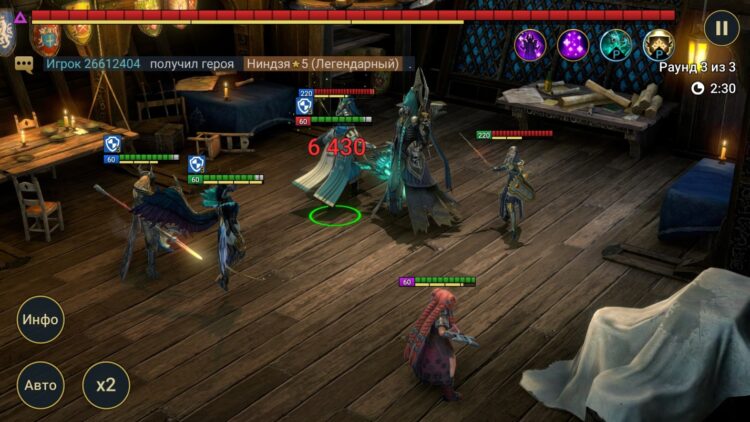This screenshot has height=422, width=750.
Task: Select the purple sparkles skill icon
Action: click(573, 45)
